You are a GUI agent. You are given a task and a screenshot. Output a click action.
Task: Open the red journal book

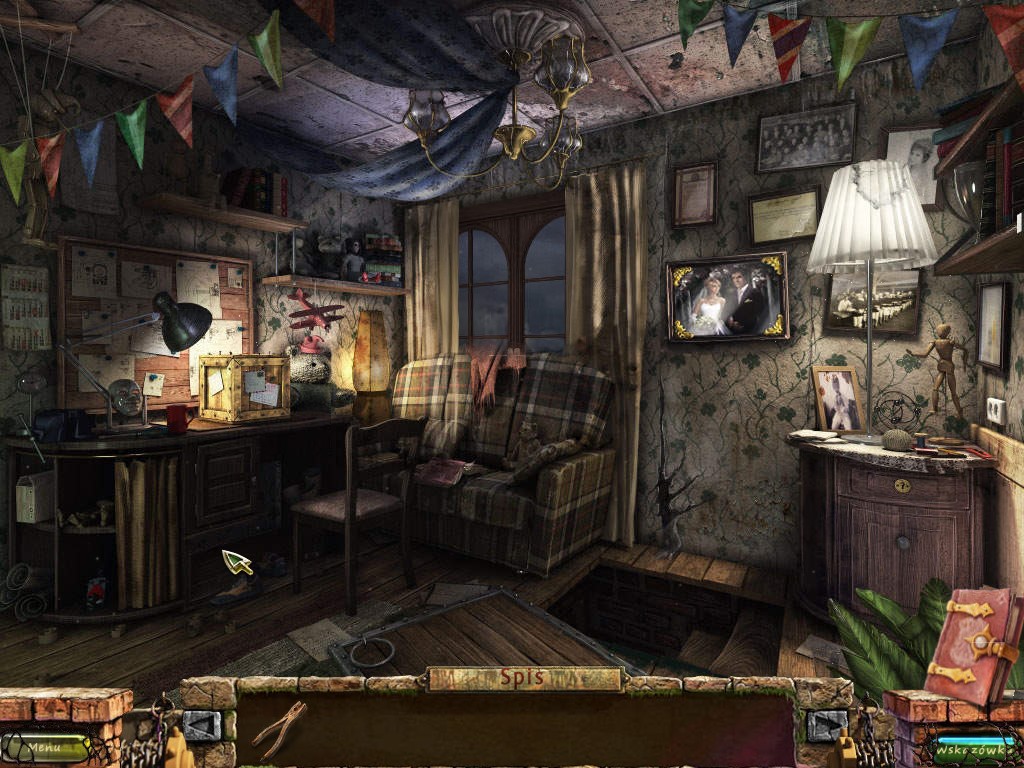point(972,643)
